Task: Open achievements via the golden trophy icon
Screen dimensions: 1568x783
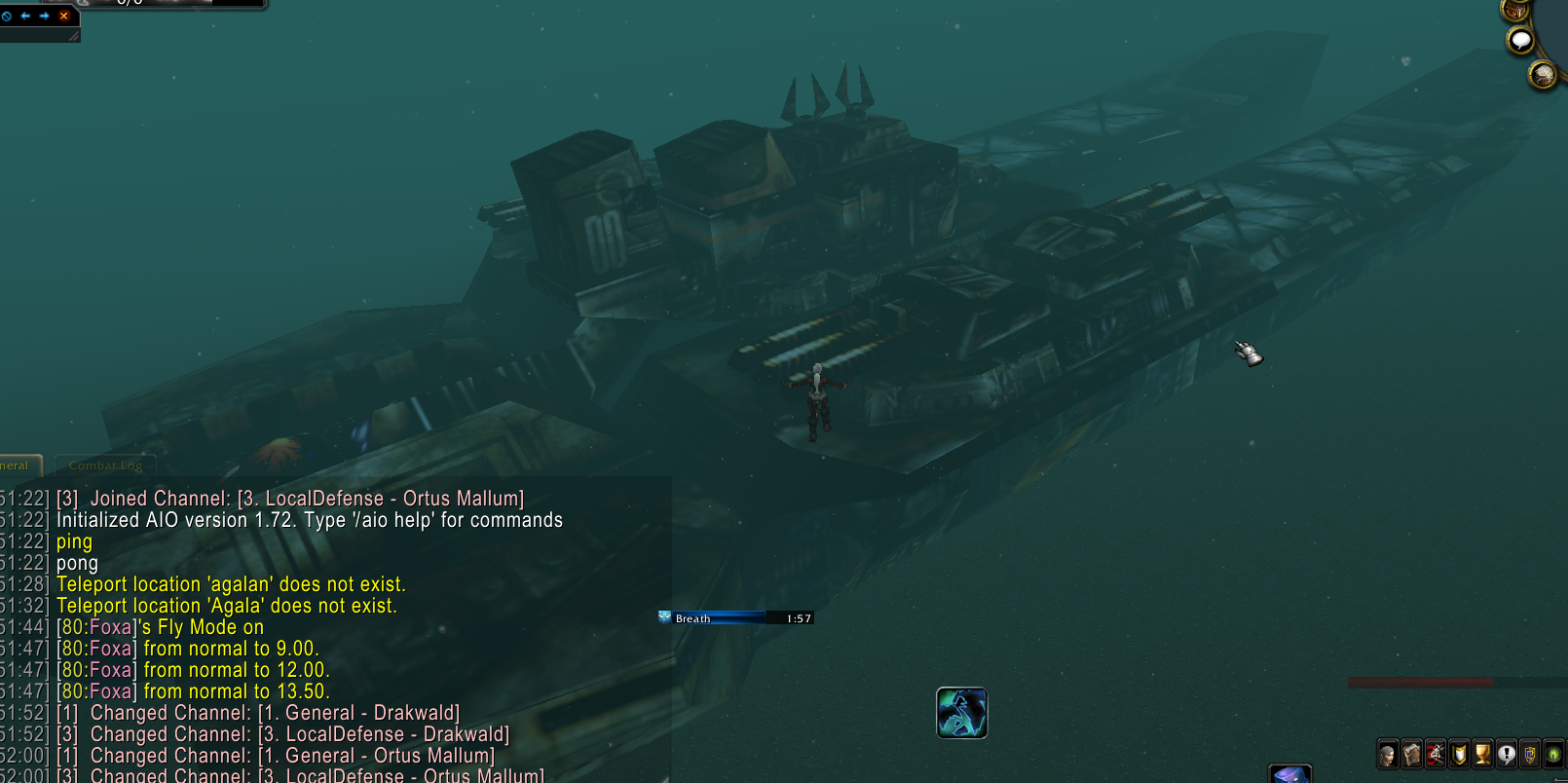Action: click(x=1482, y=754)
